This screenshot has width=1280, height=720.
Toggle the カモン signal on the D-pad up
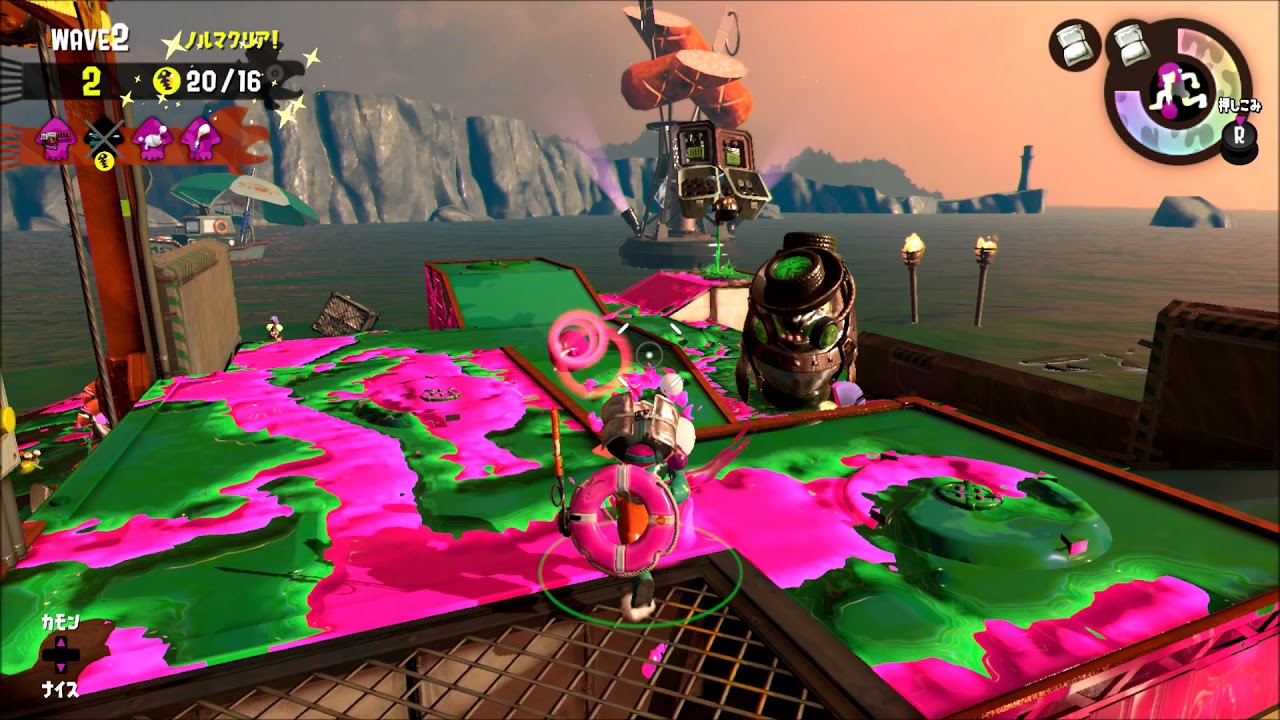pos(61,622)
